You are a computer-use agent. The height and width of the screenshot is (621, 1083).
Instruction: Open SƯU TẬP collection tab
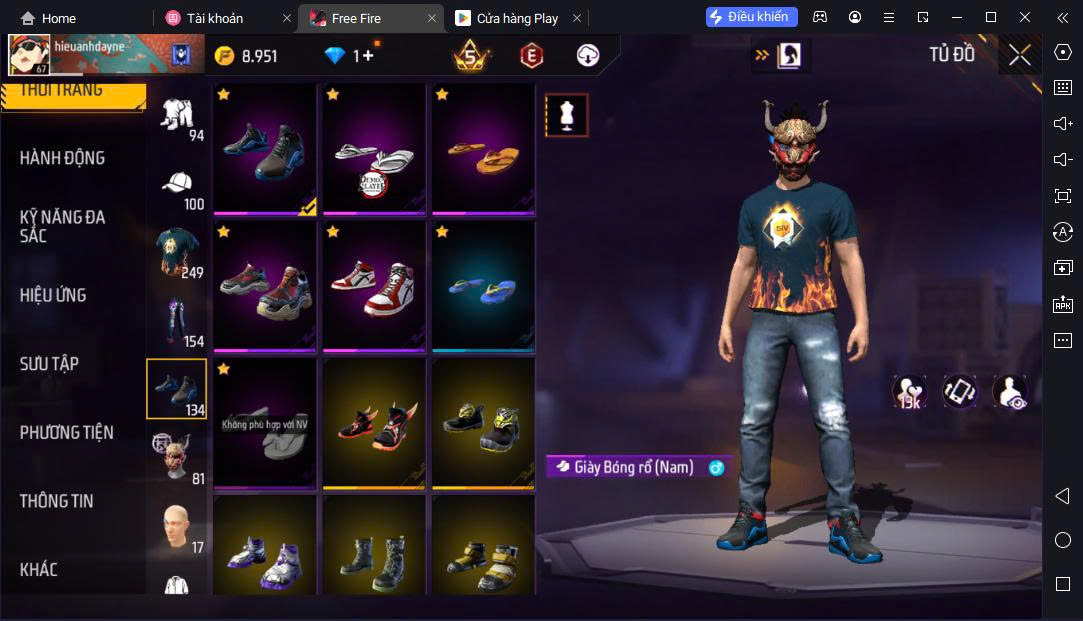[49, 364]
